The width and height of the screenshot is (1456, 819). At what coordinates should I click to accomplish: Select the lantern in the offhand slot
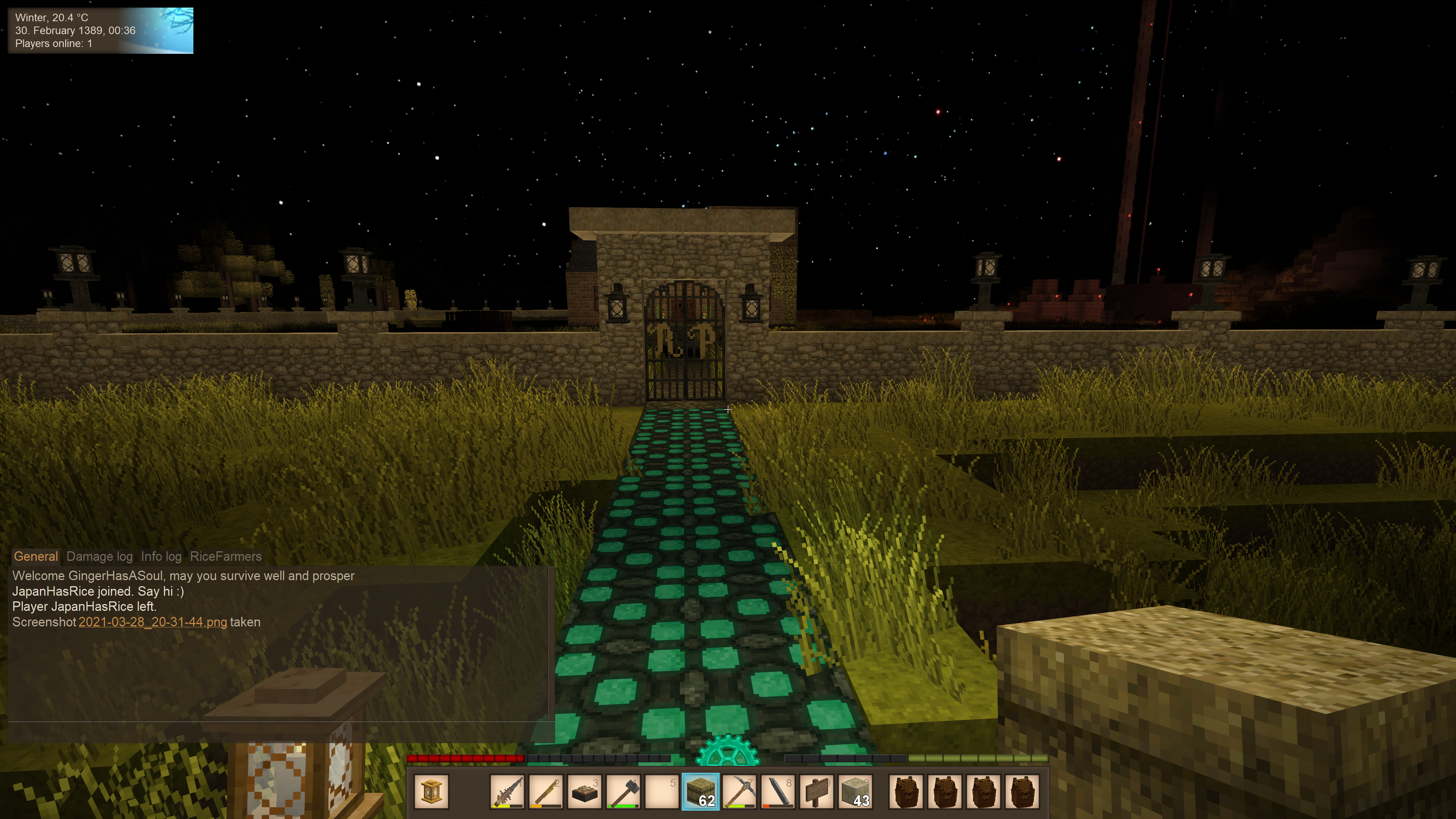coord(431,791)
